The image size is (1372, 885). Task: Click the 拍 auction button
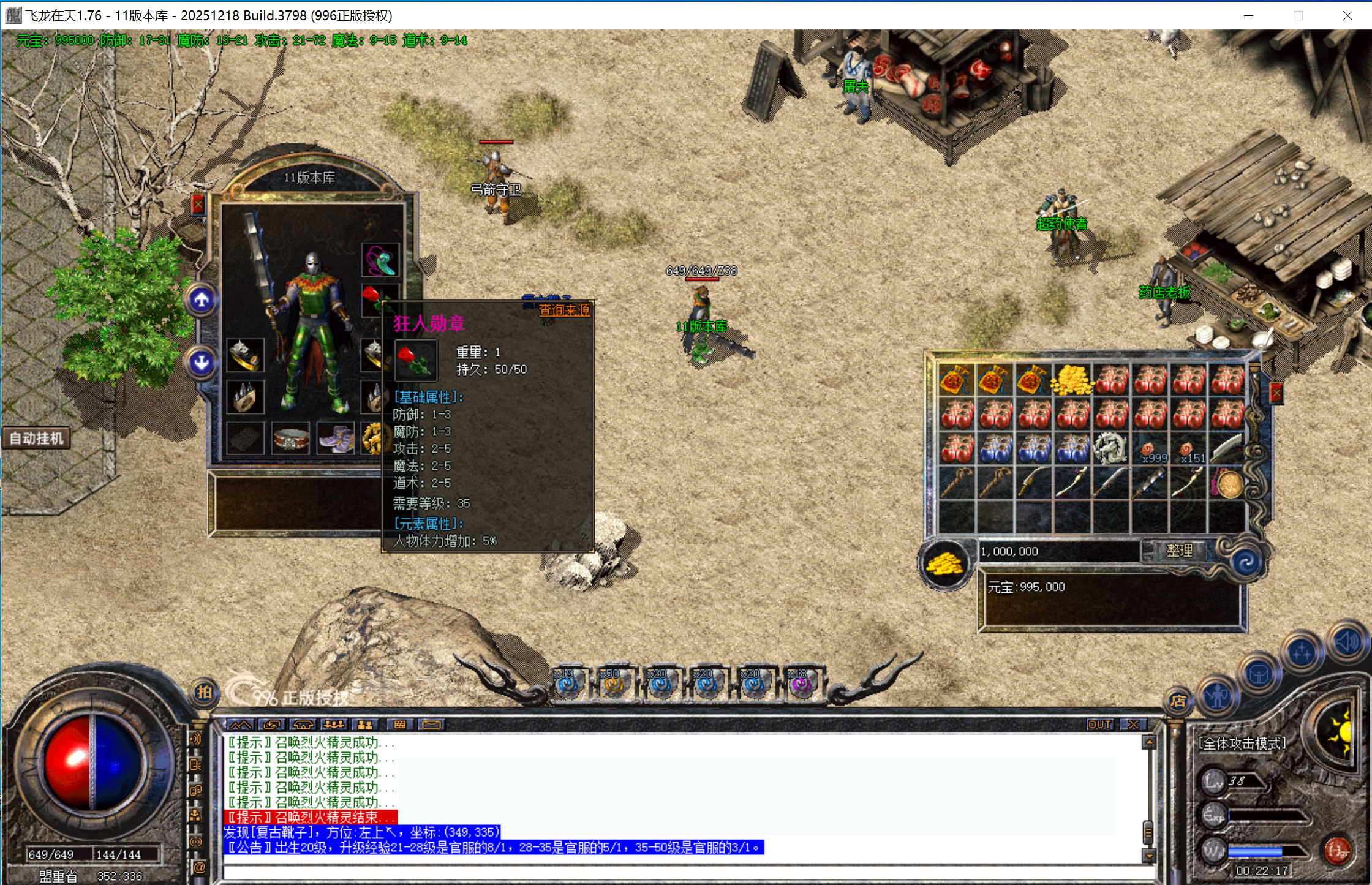click(x=204, y=692)
